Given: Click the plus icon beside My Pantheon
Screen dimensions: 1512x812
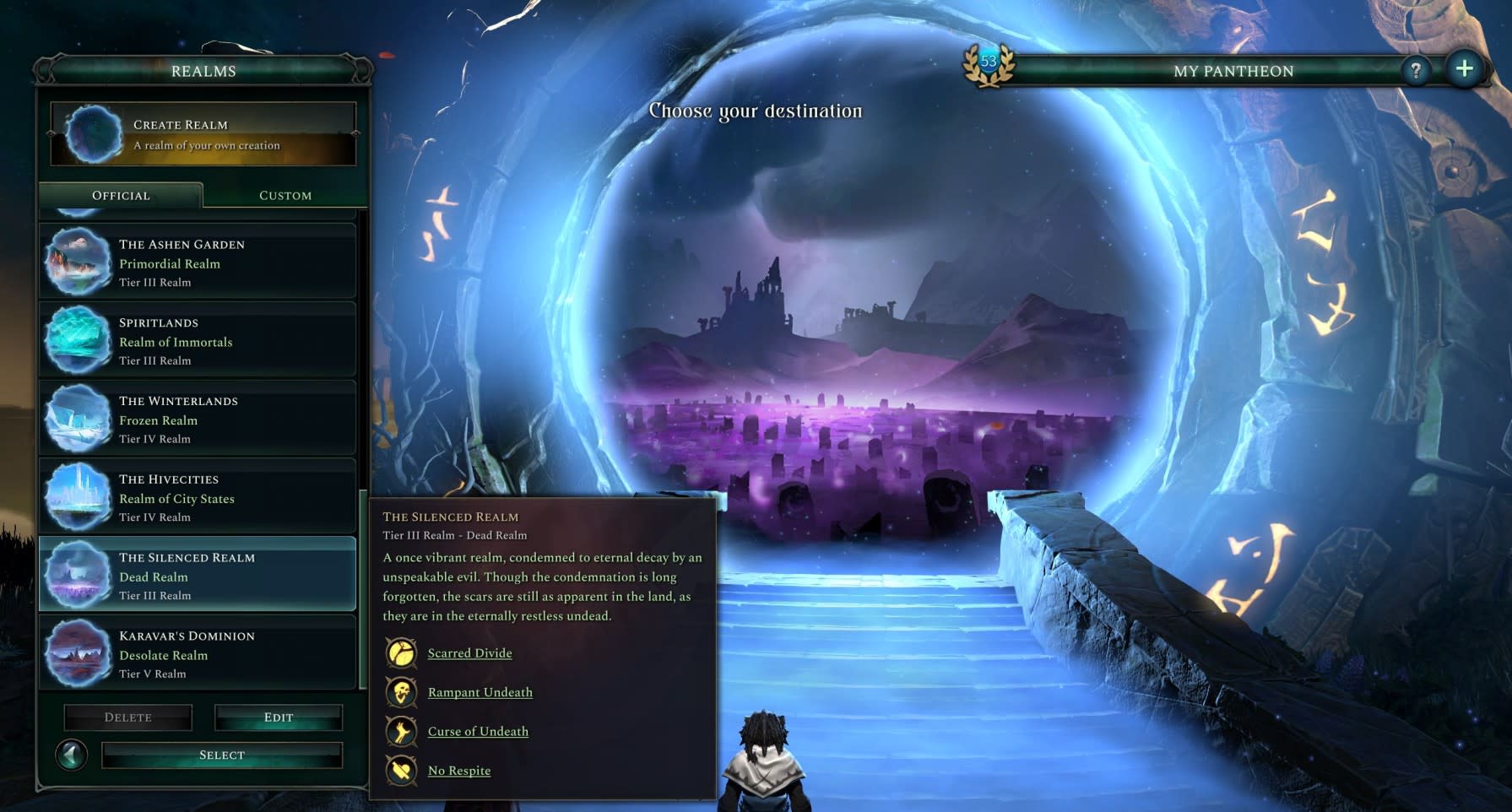Looking at the screenshot, I should (1466, 67).
